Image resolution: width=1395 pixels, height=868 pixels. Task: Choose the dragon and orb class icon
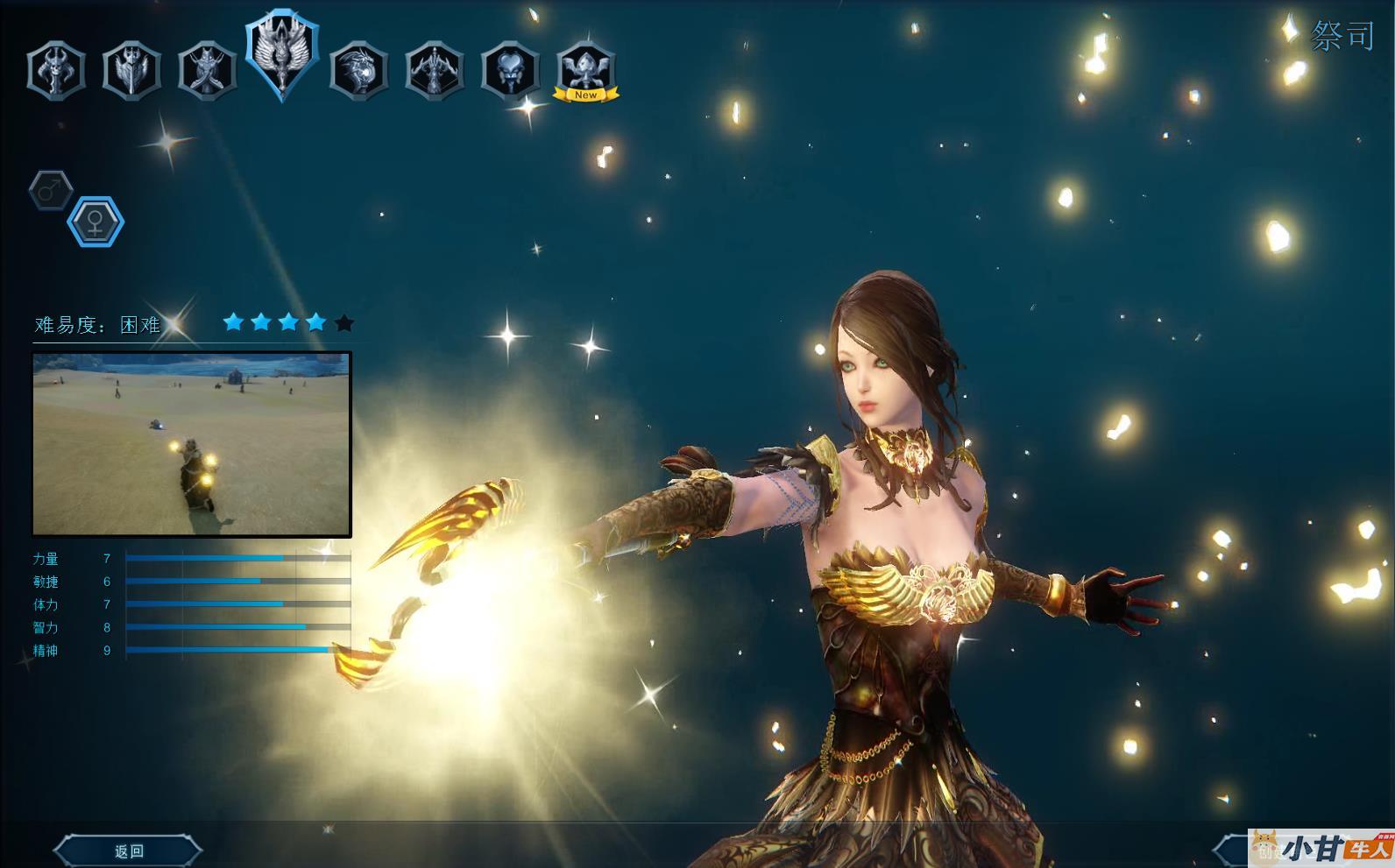click(x=359, y=70)
